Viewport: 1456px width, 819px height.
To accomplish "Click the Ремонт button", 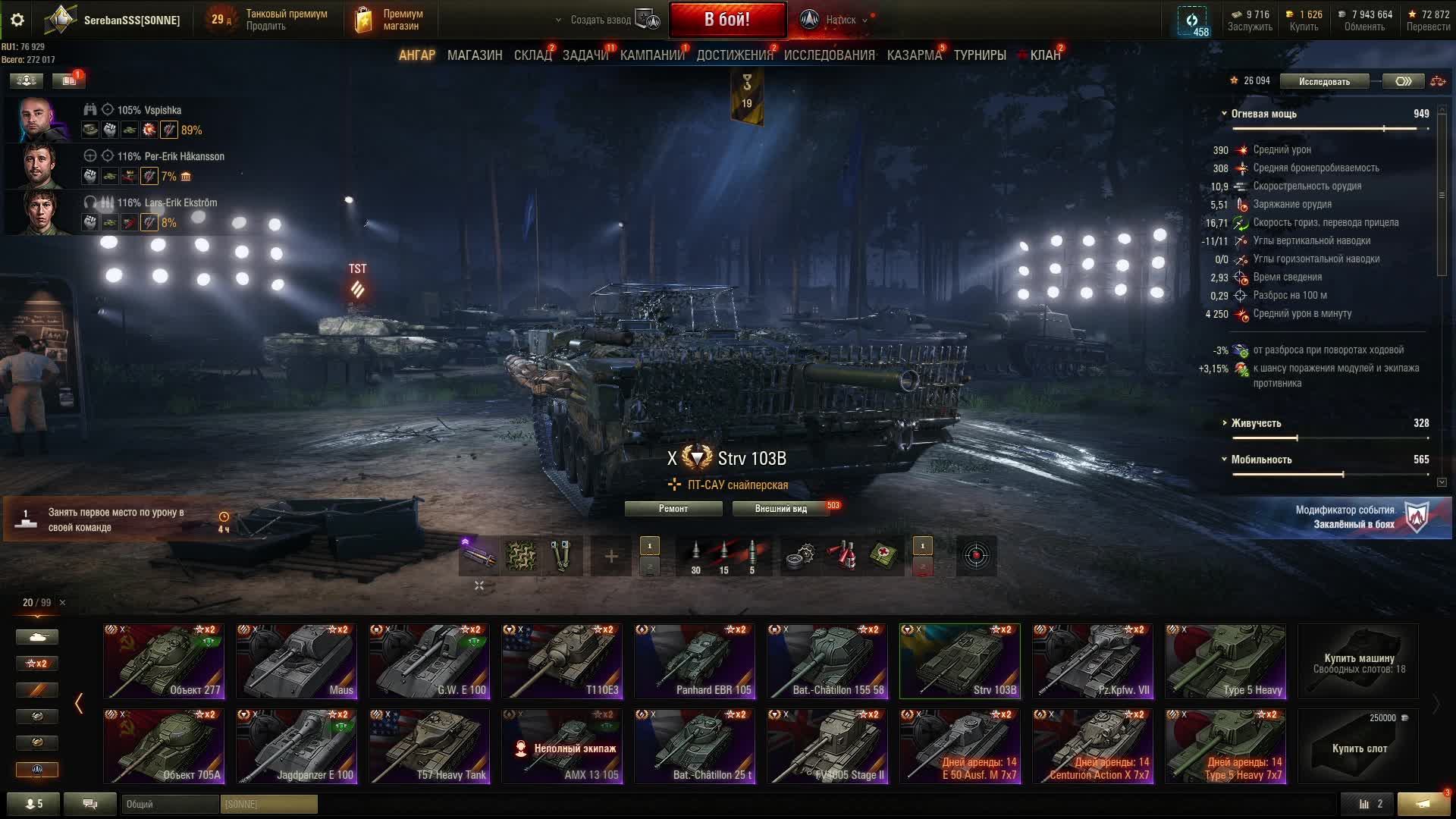I will [x=673, y=509].
